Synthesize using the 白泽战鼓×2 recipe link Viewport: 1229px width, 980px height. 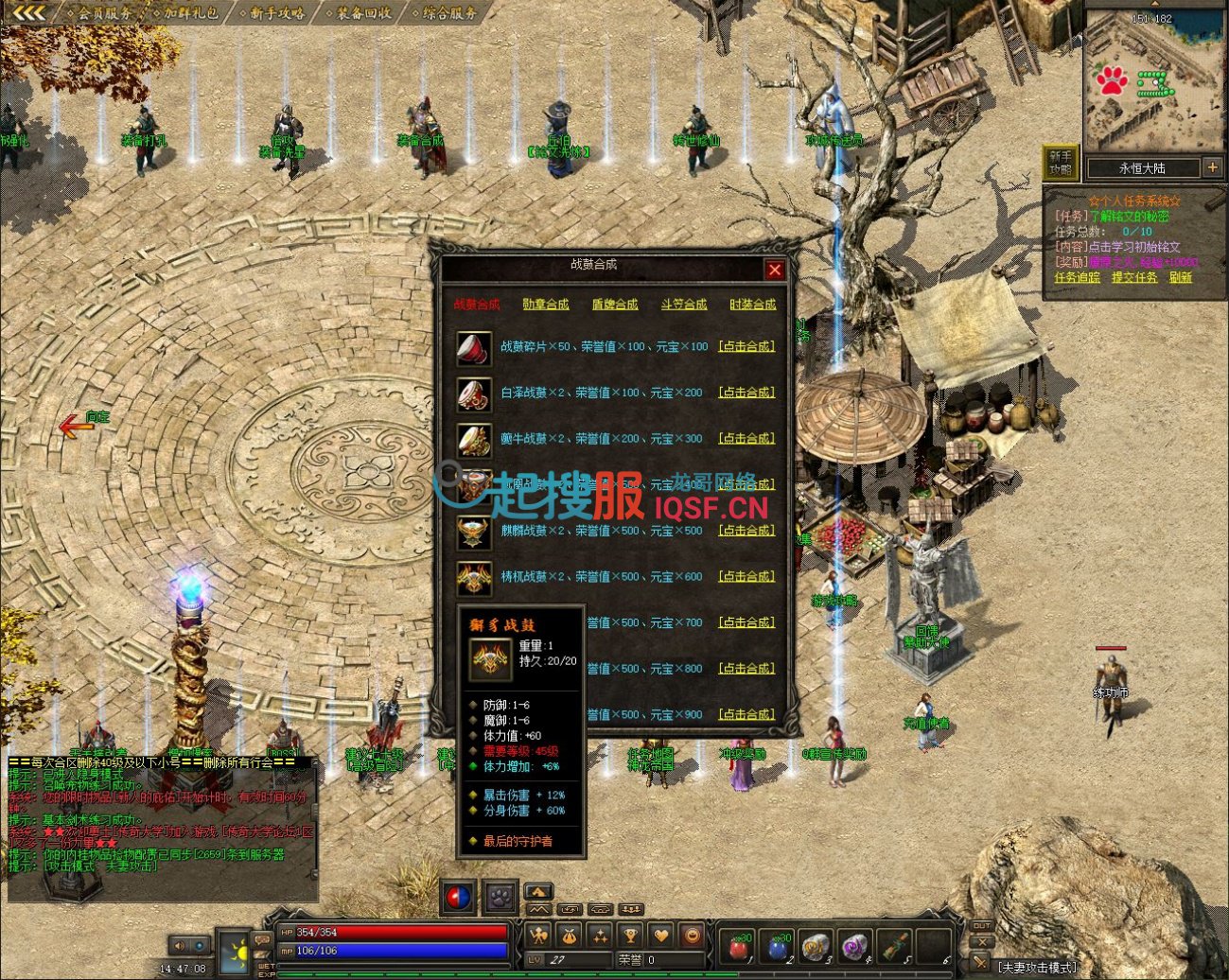[x=746, y=393]
